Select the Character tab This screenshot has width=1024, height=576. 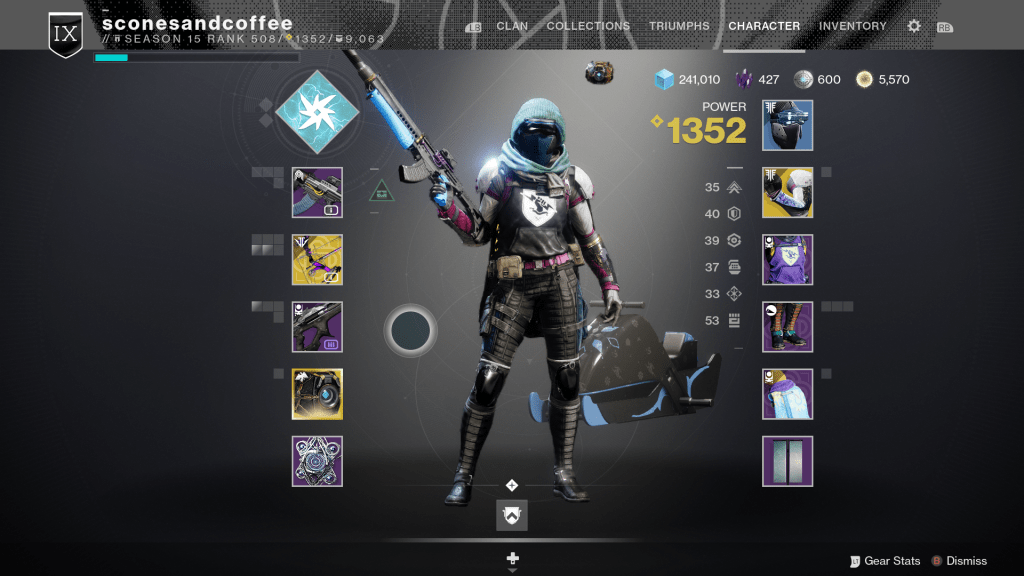(764, 26)
